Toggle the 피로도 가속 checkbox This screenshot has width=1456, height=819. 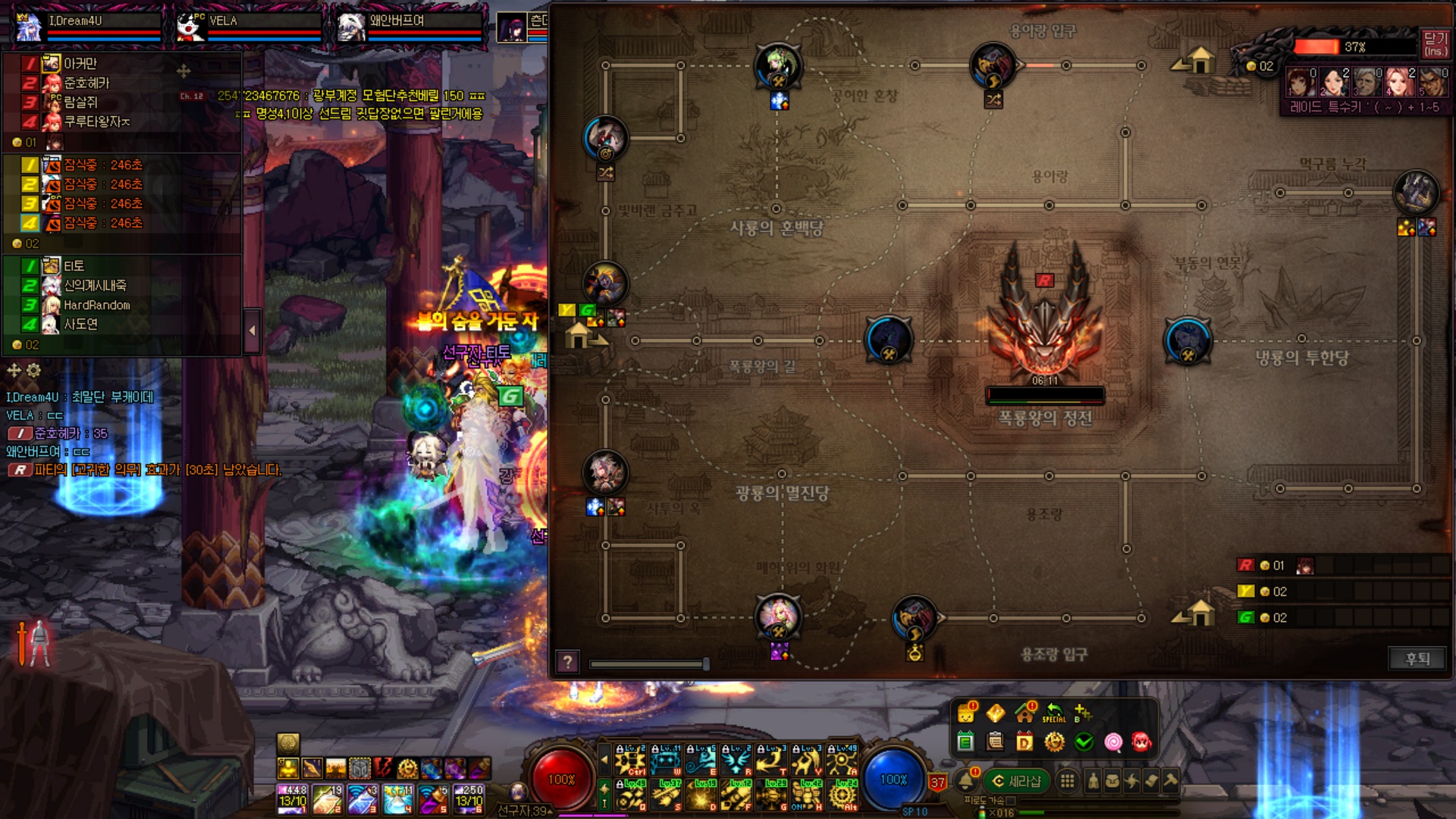1010,800
